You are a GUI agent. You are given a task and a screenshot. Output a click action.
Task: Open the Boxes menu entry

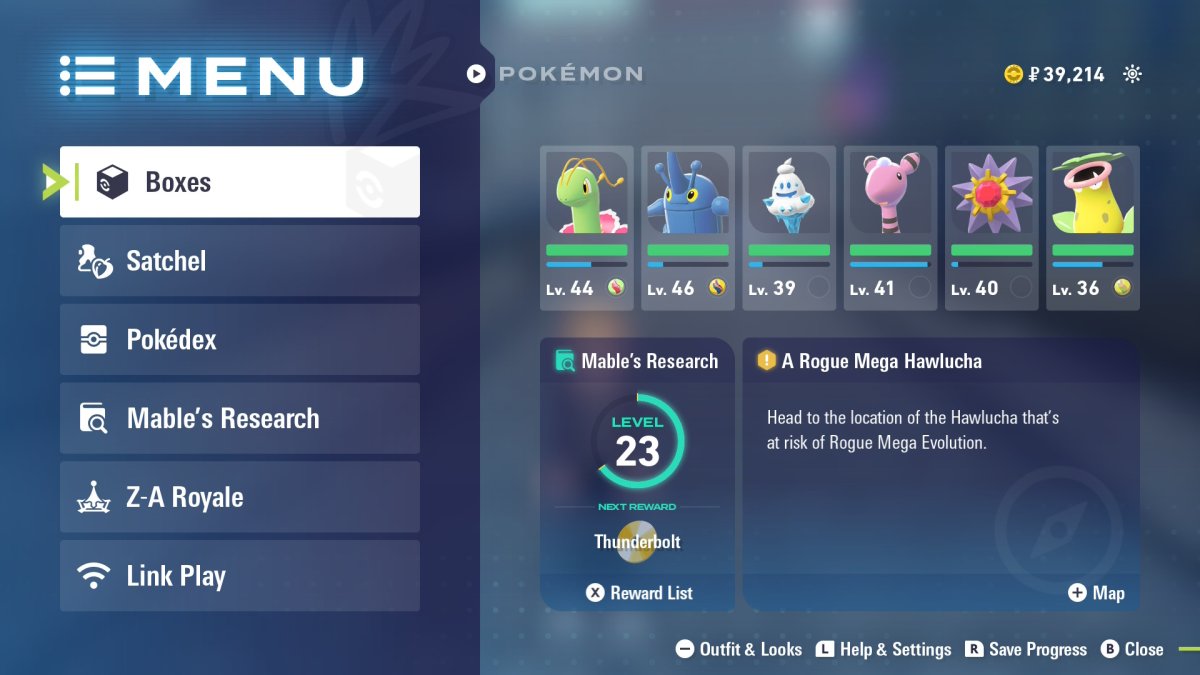(240, 182)
